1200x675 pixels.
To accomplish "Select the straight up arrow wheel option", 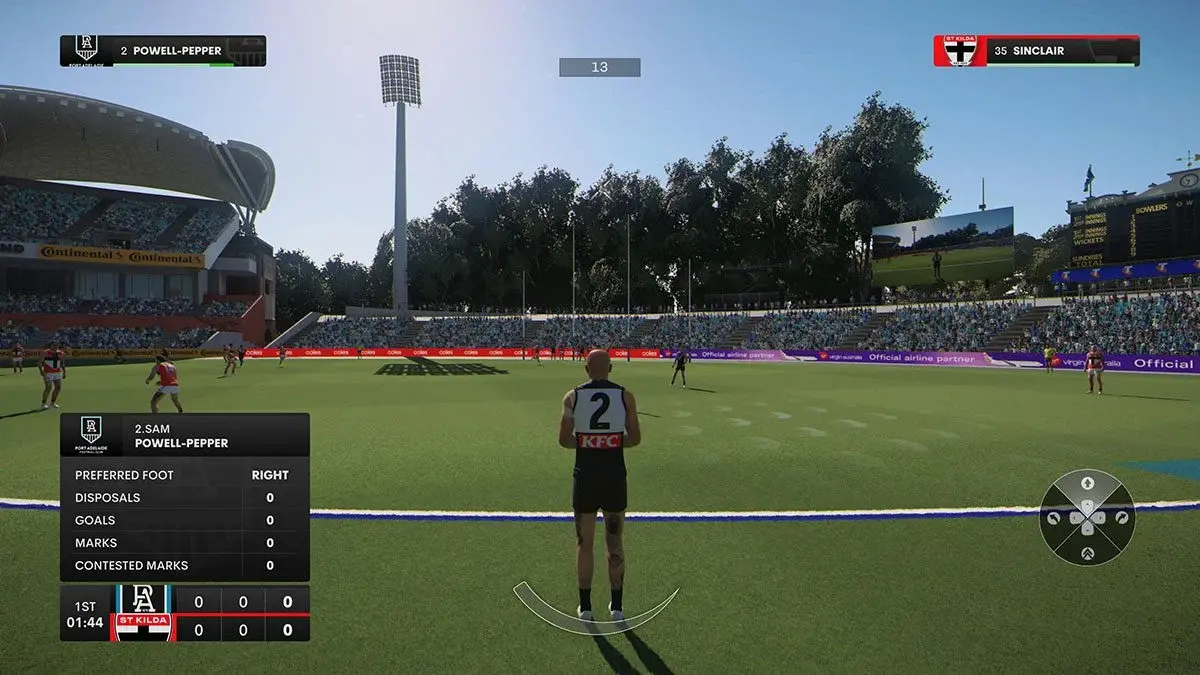I will coord(1087,484).
